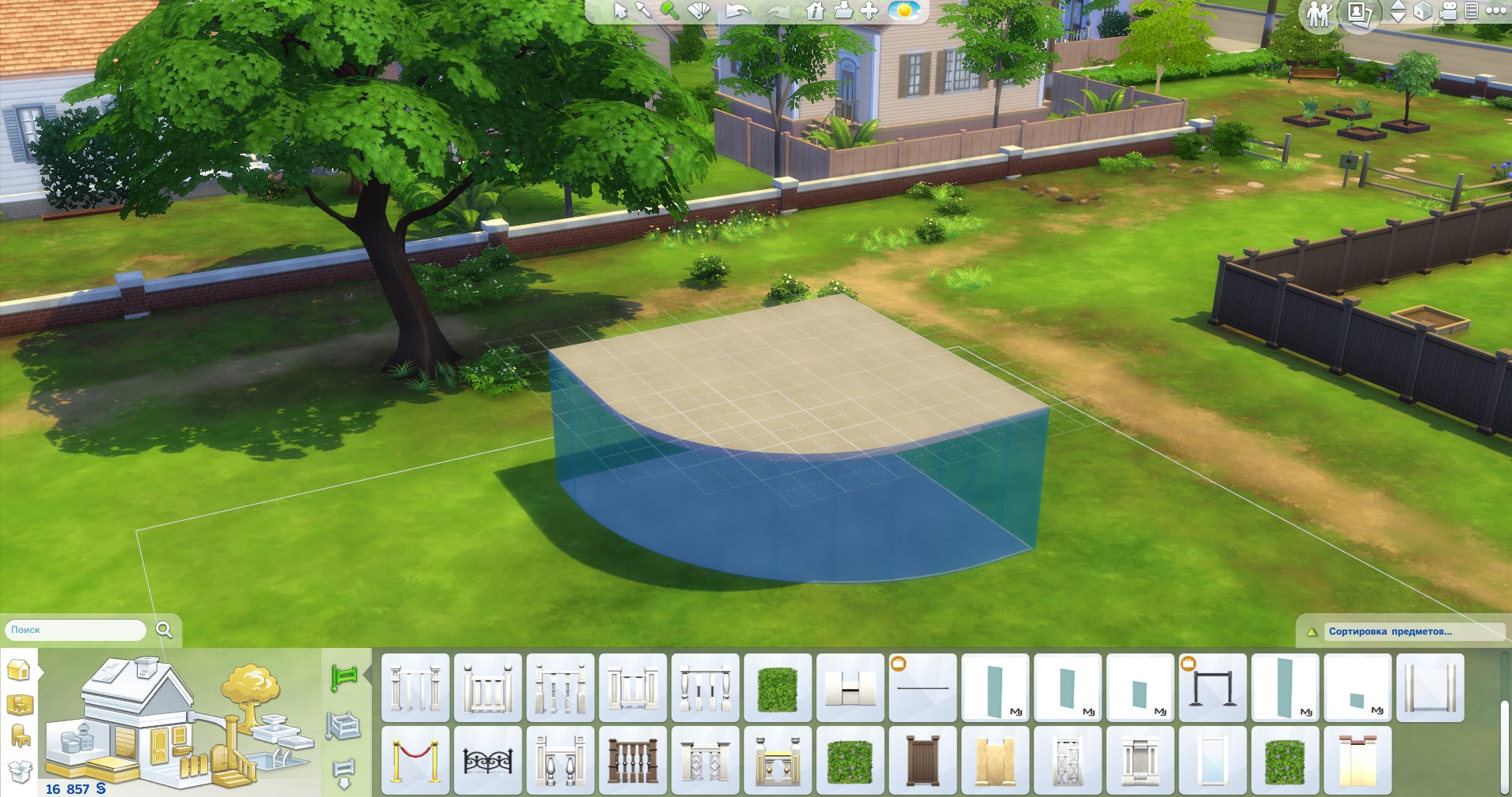The height and width of the screenshot is (797, 1512).
Task: Switch to objects by room tab
Action: pyautogui.click(x=20, y=703)
